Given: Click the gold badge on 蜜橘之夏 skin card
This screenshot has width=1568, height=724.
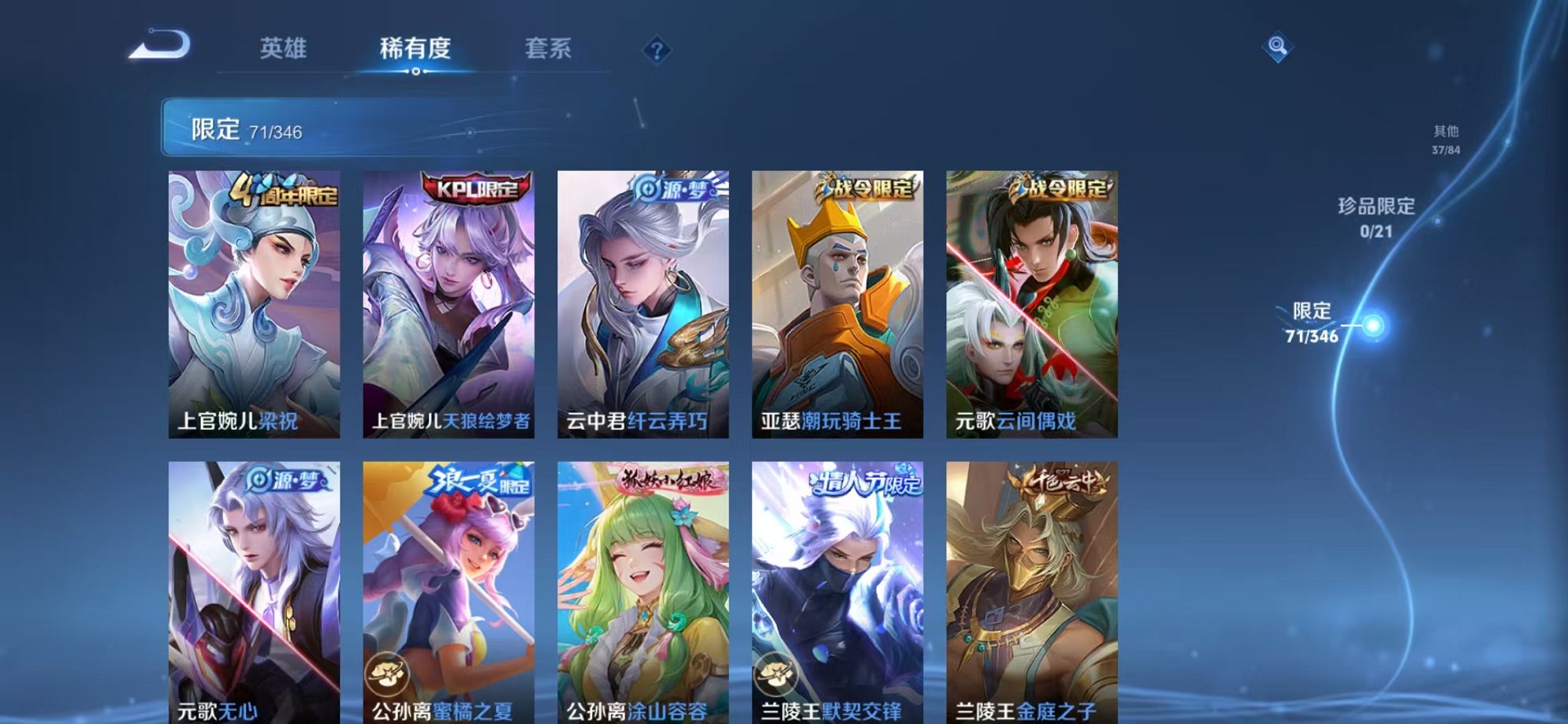Looking at the screenshot, I should tap(387, 673).
